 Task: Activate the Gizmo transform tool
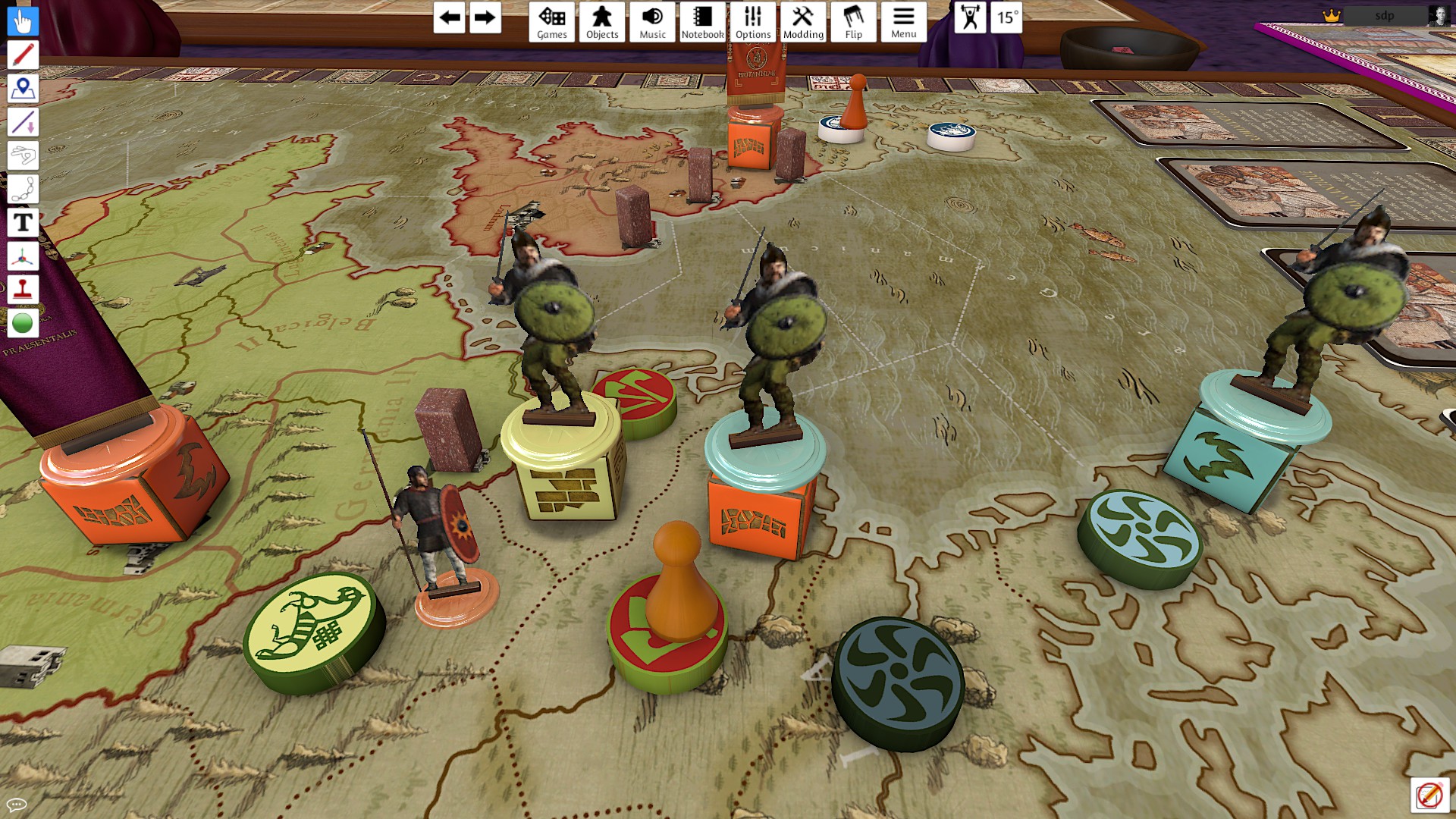tap(23, 256)
